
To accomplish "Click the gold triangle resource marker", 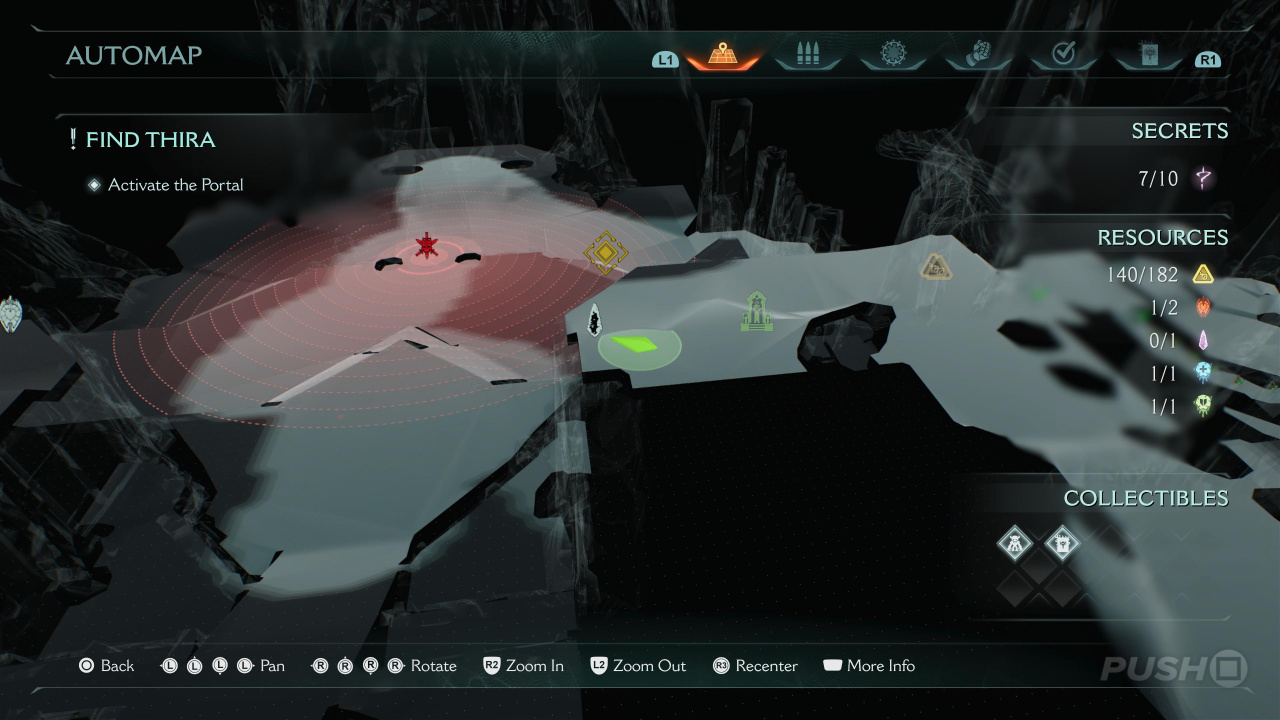I will (935, 266).
